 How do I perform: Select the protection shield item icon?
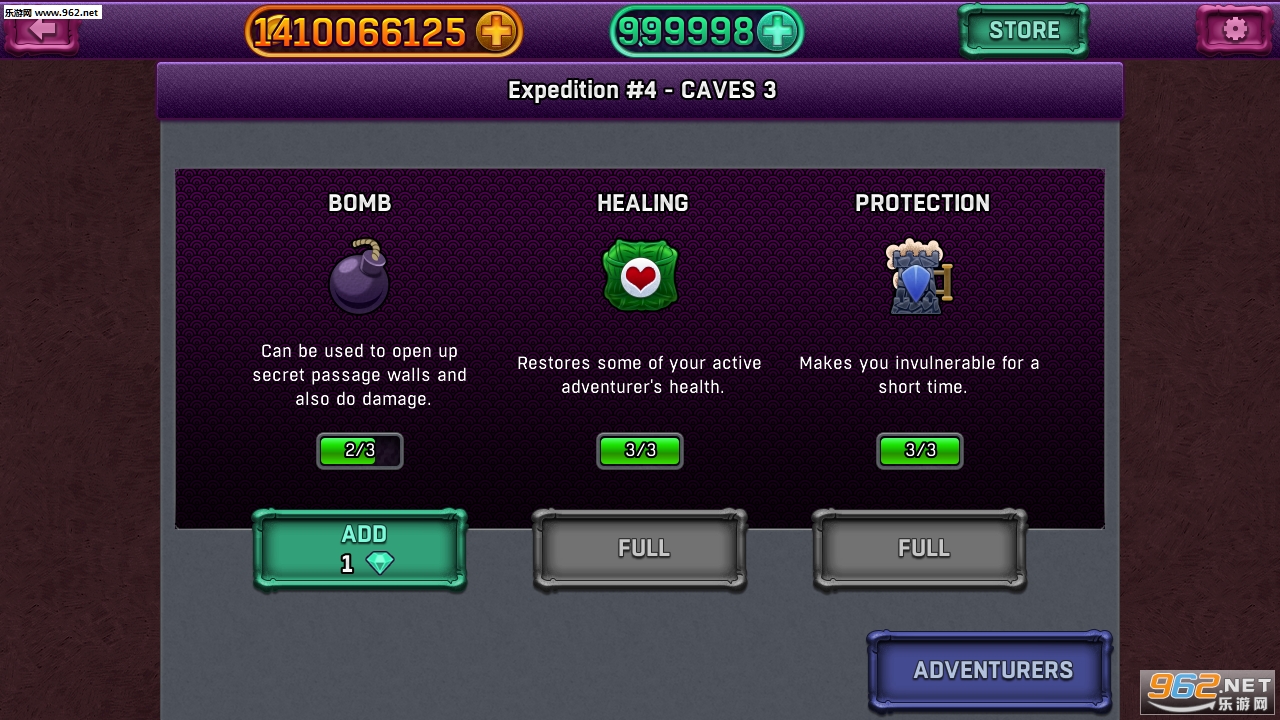coord(918,278)
